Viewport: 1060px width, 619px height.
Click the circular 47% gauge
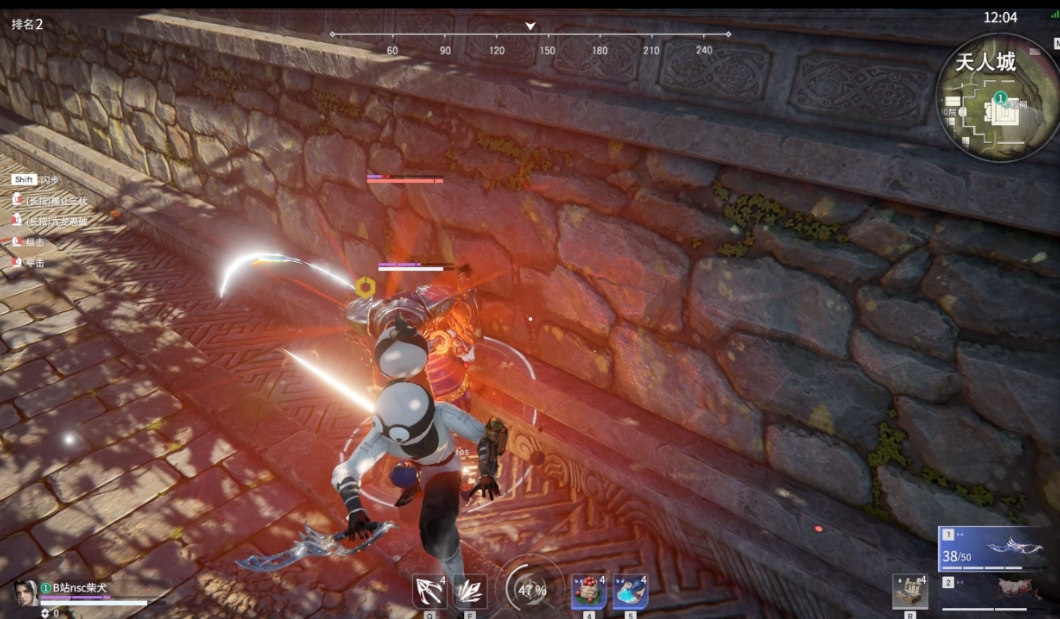point(532,590)
